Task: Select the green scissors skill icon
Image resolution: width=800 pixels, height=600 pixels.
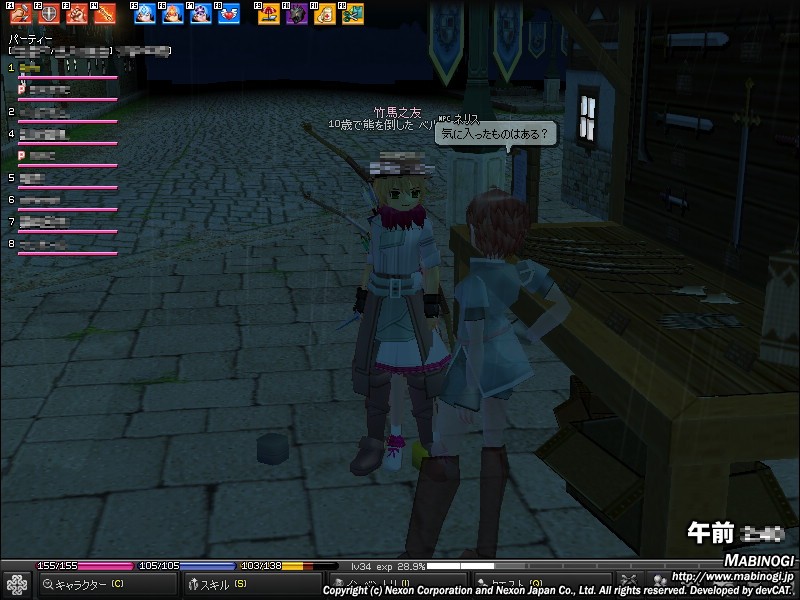Action: pos(353,14)
